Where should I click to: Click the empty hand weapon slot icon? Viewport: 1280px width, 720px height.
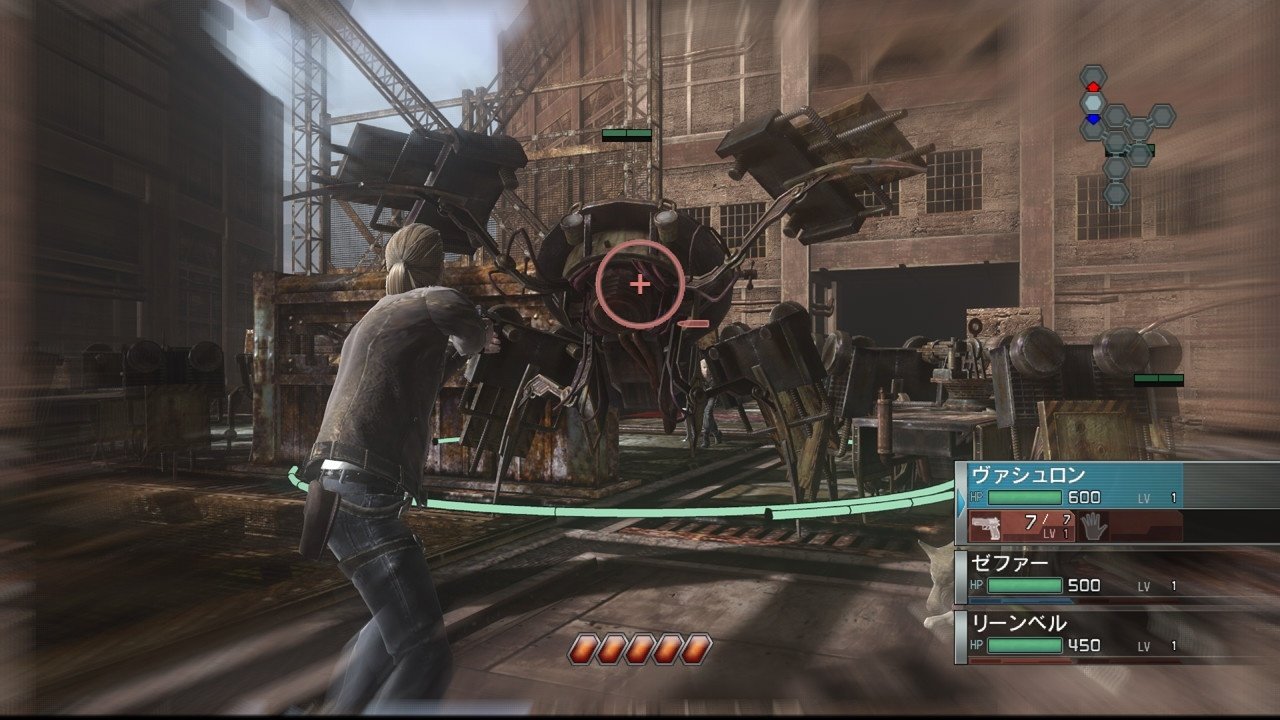(1095, 527)
